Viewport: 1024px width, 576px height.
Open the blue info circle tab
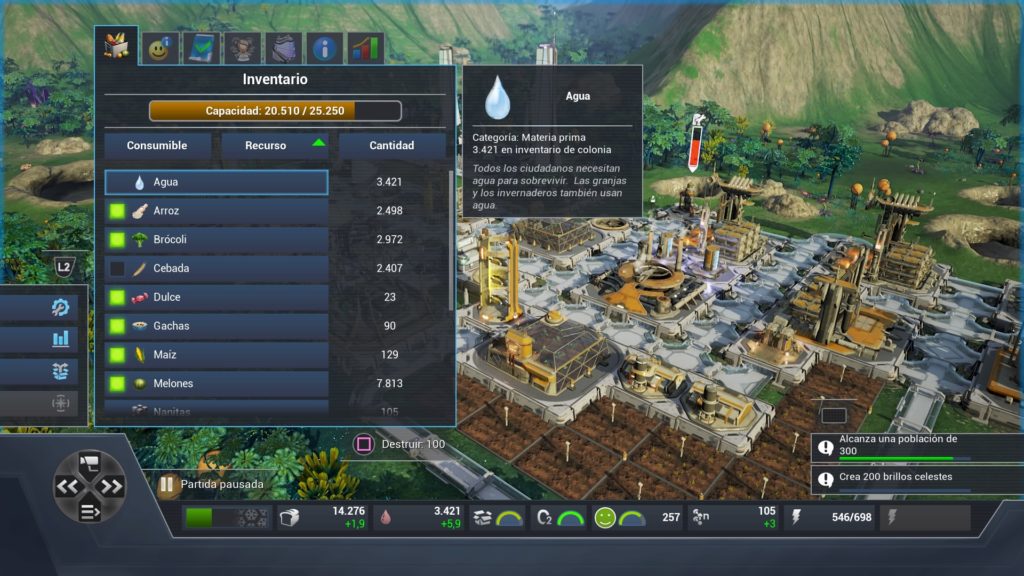[x=324, y=47]
